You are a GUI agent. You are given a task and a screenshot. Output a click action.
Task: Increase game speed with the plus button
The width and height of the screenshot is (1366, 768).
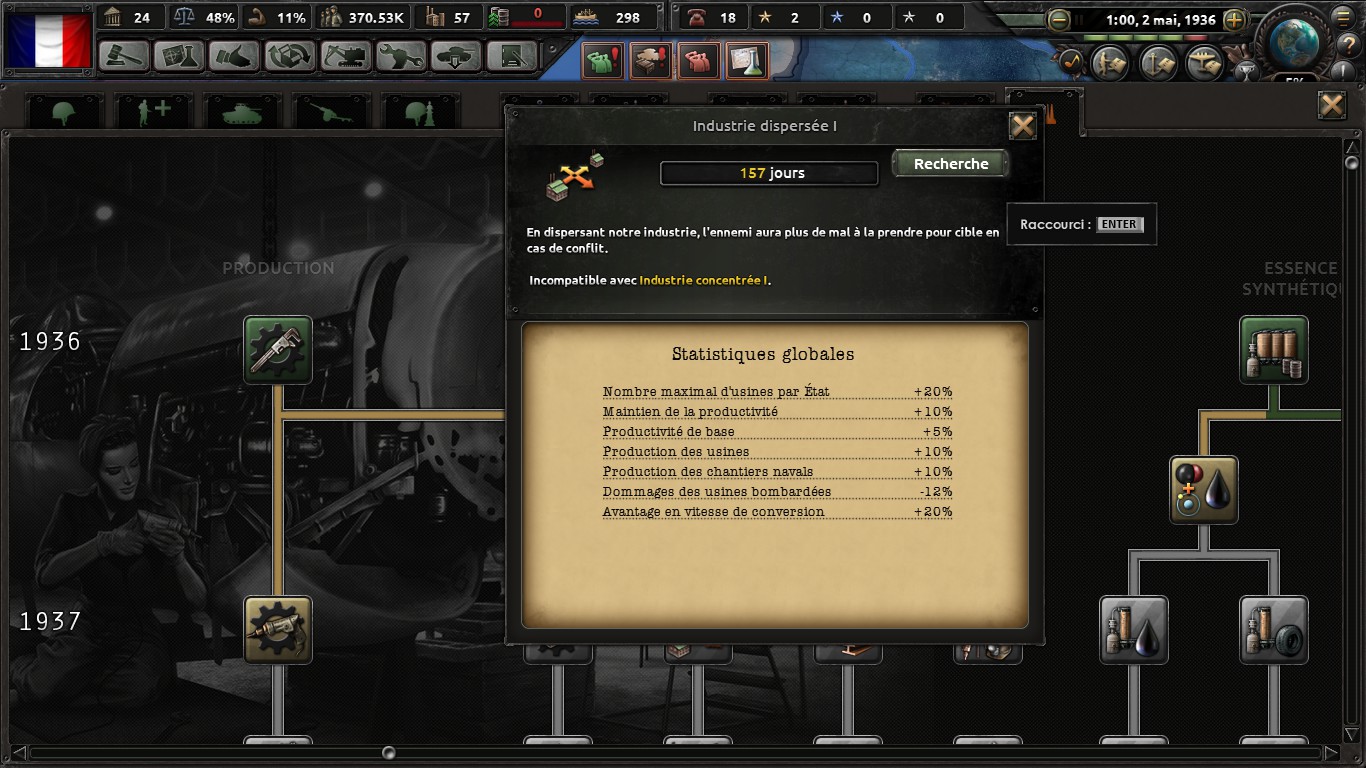pyautogui.click(x=1235, y=20)
